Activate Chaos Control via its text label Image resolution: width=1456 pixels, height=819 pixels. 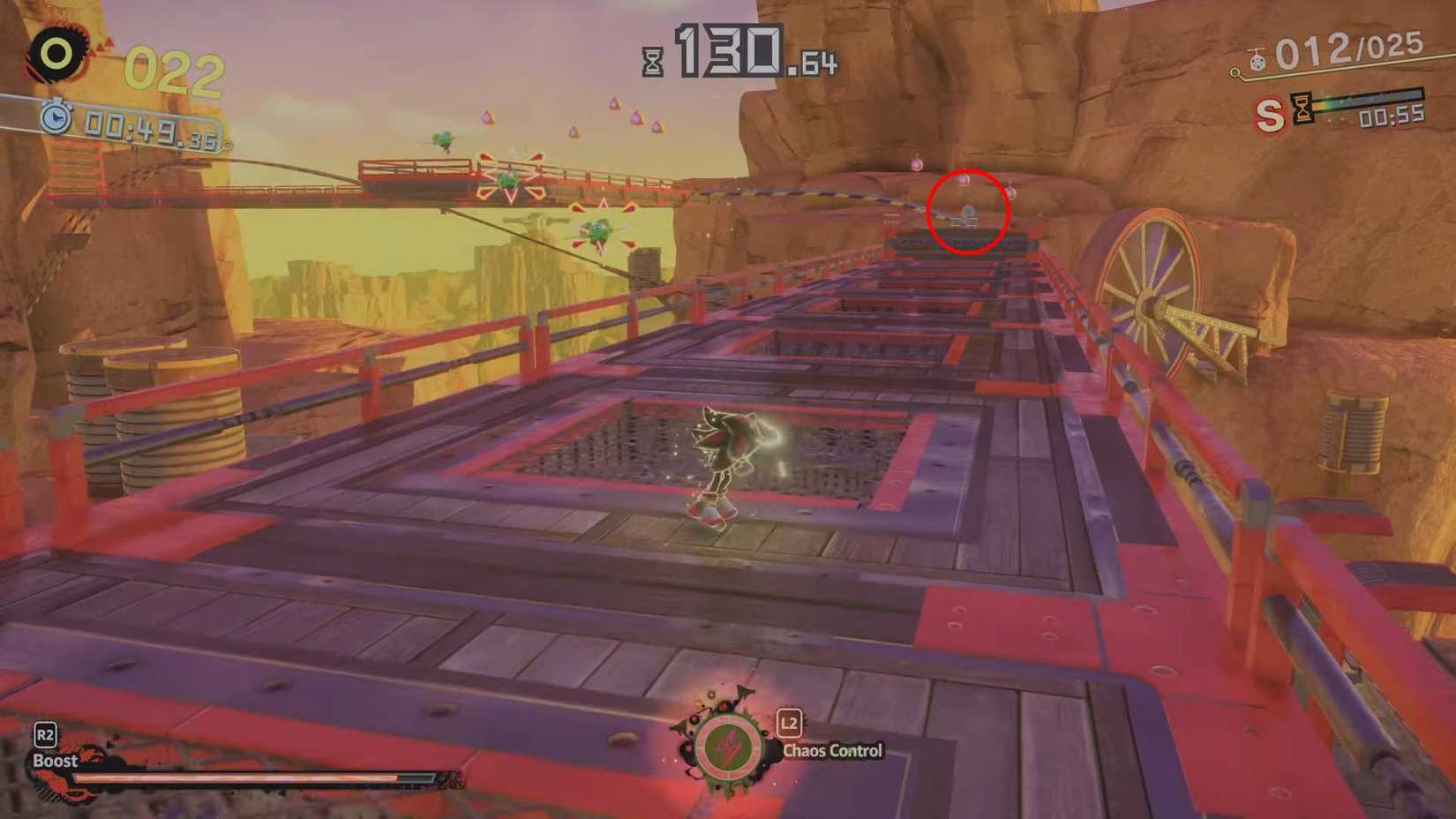tap(831, 751)
